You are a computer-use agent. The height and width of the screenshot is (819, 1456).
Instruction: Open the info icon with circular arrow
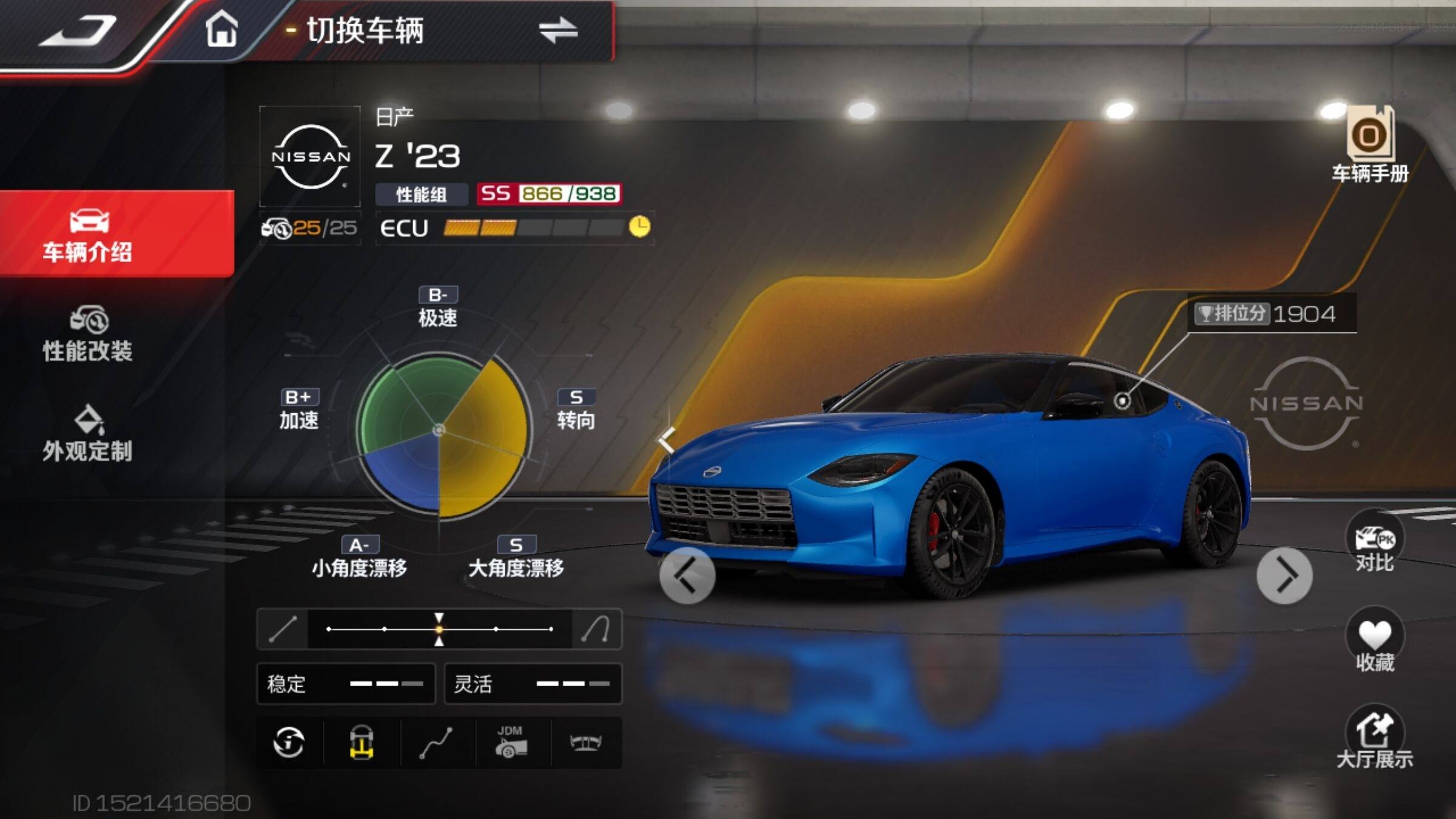(x=289, y=743)
